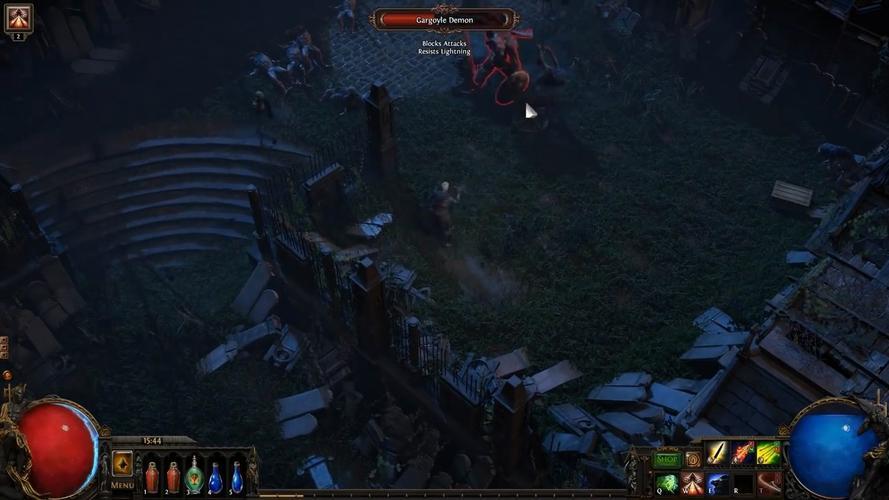Screen dimensions: 889x500
Task: Use the blue mana flask in slot 5
Action: [x=237, y=476]
